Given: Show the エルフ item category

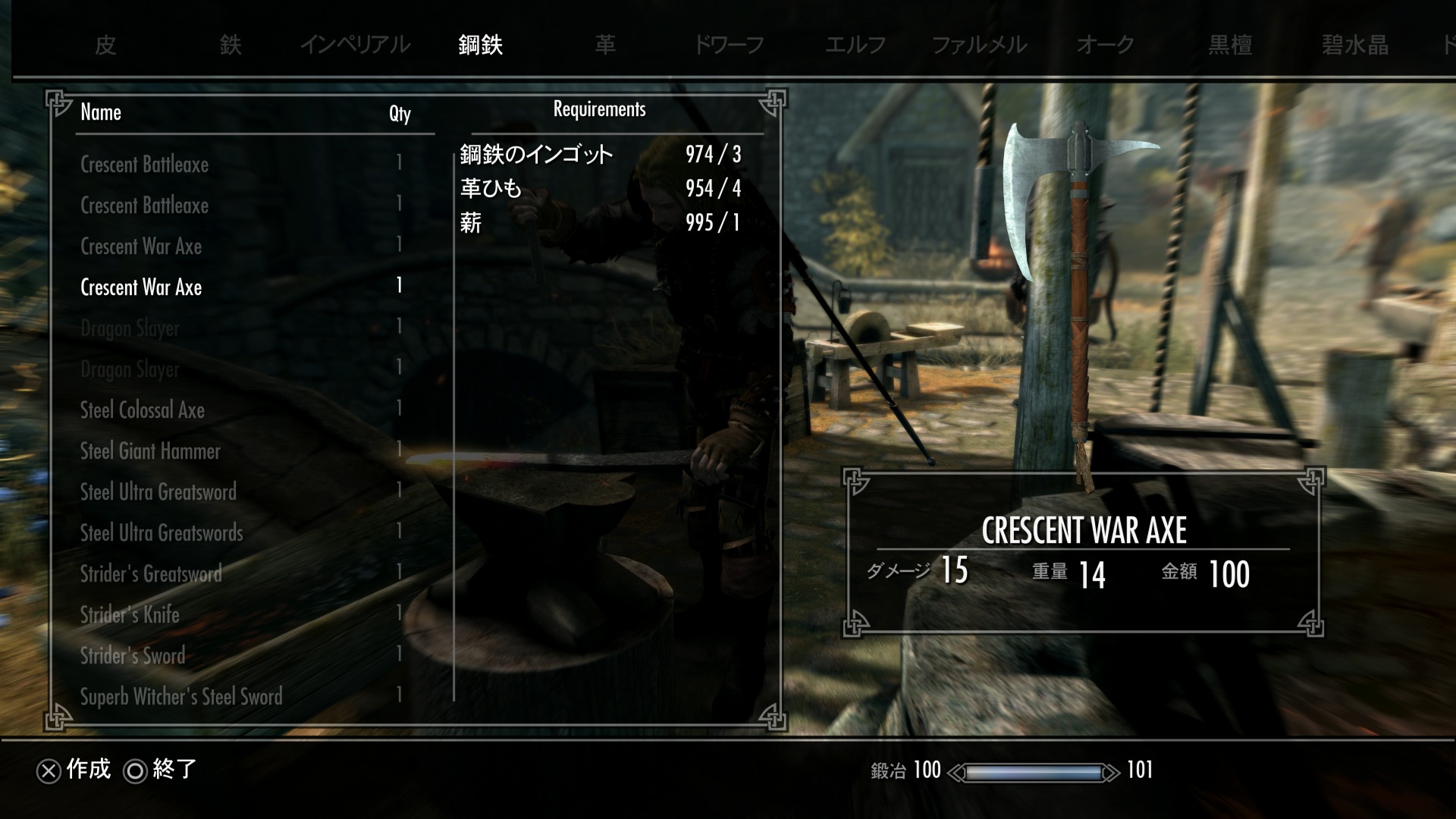Looking at the screenshot, I should tap(855, 45).
